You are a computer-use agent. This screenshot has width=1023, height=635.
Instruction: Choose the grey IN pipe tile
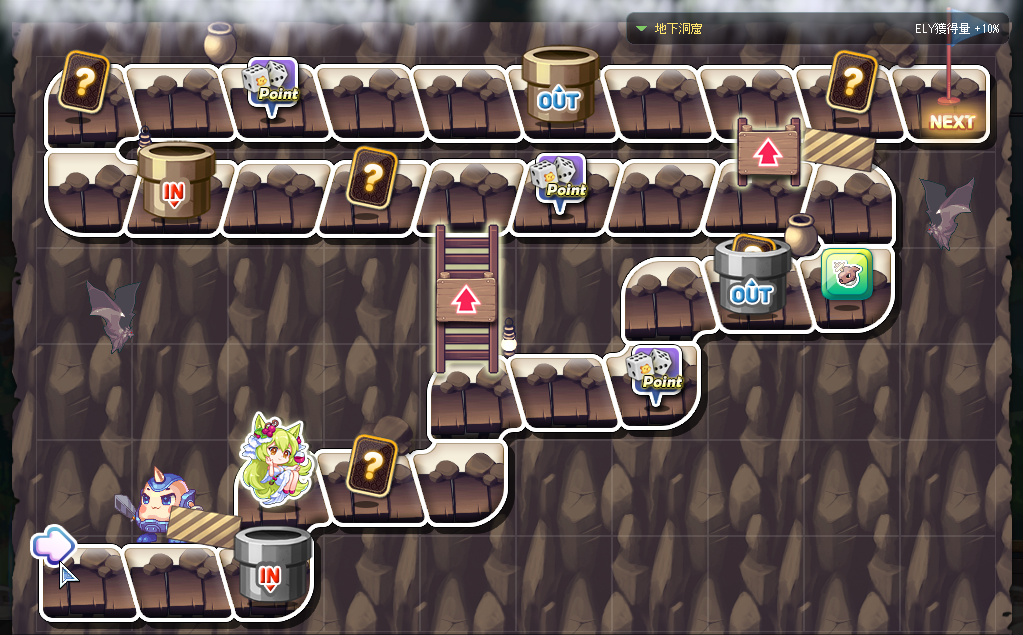(x=272, y=564)
